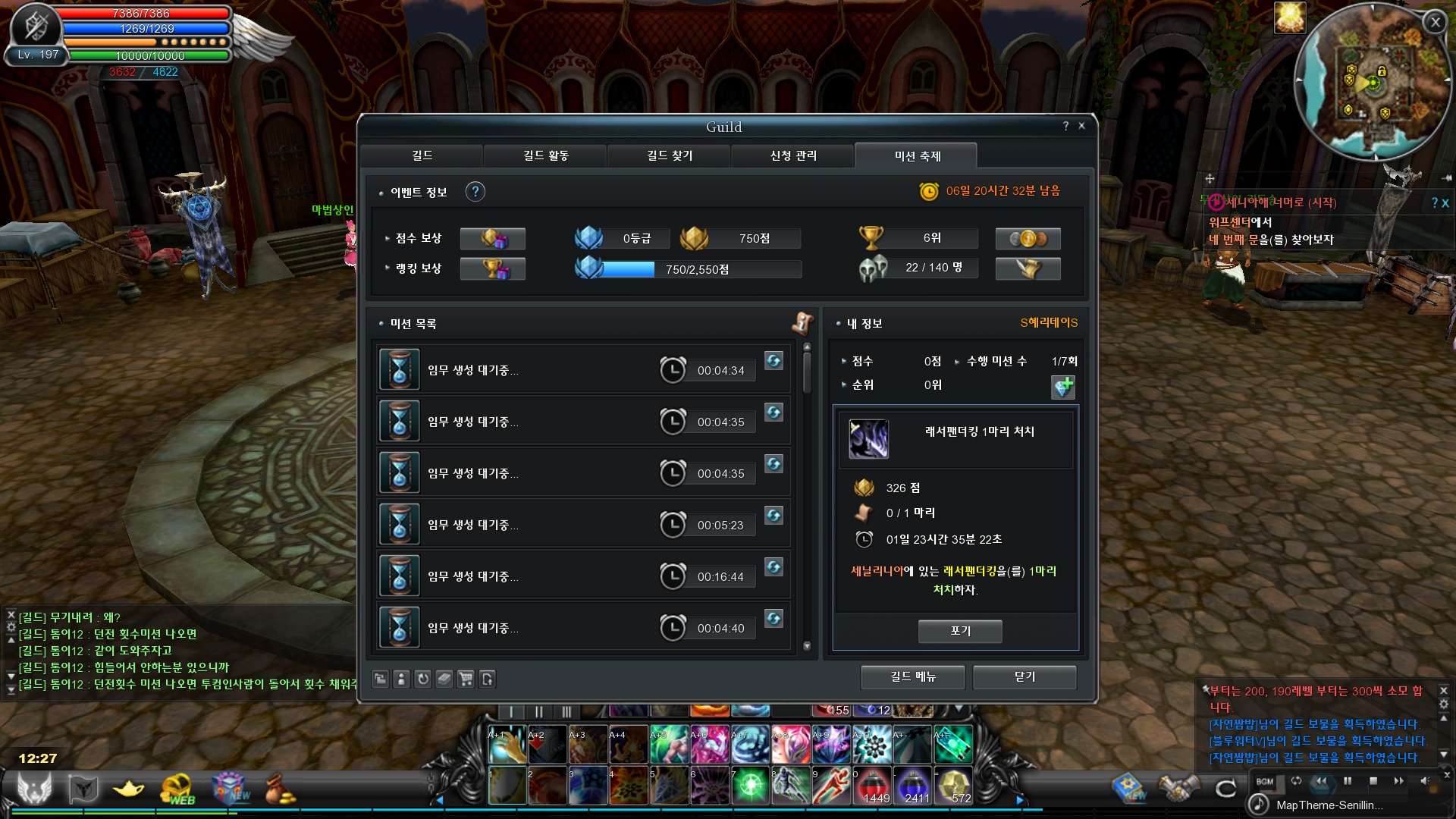Open the WEB shortcut icon
Image resolution: width=1456 pixels, height=819 pixels.
(x=177, y=790)
